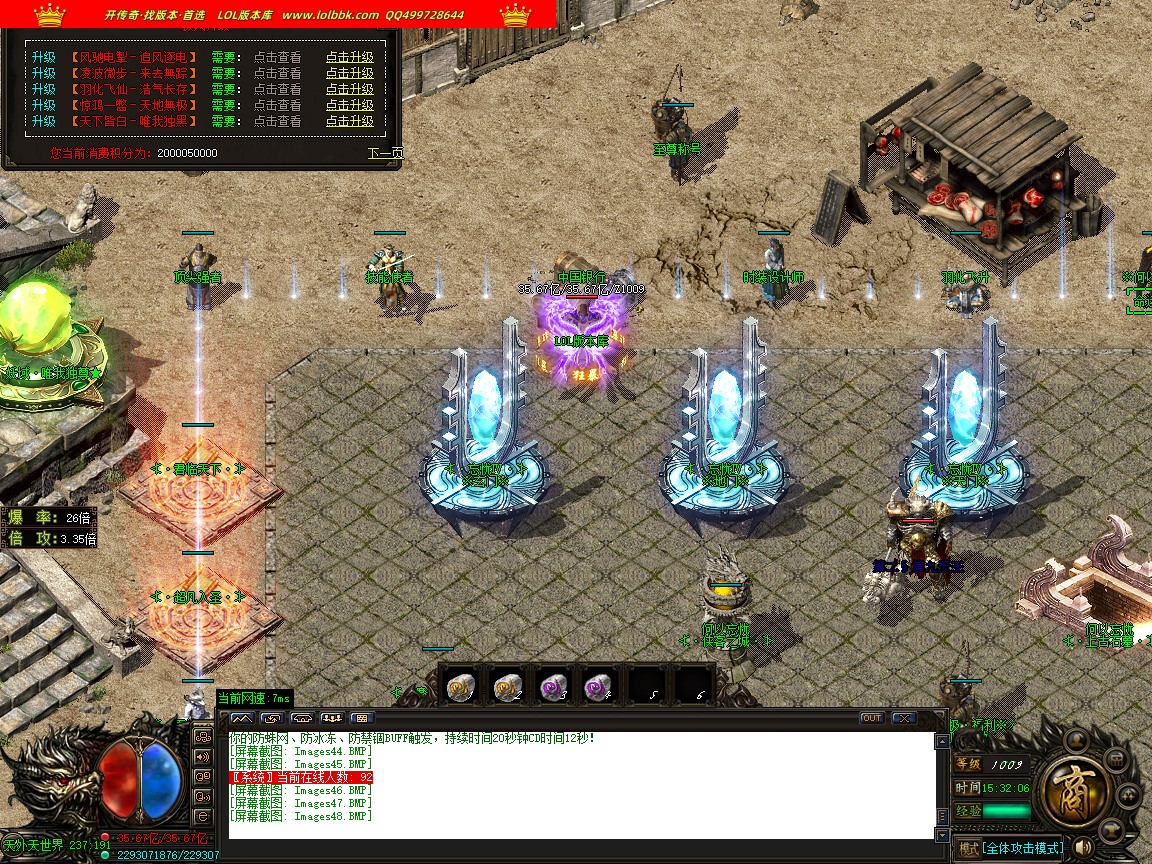1152x864 pixels.
Task: Use the gold scroll in hotbar slot 2
Action: (x=508, y=685)
